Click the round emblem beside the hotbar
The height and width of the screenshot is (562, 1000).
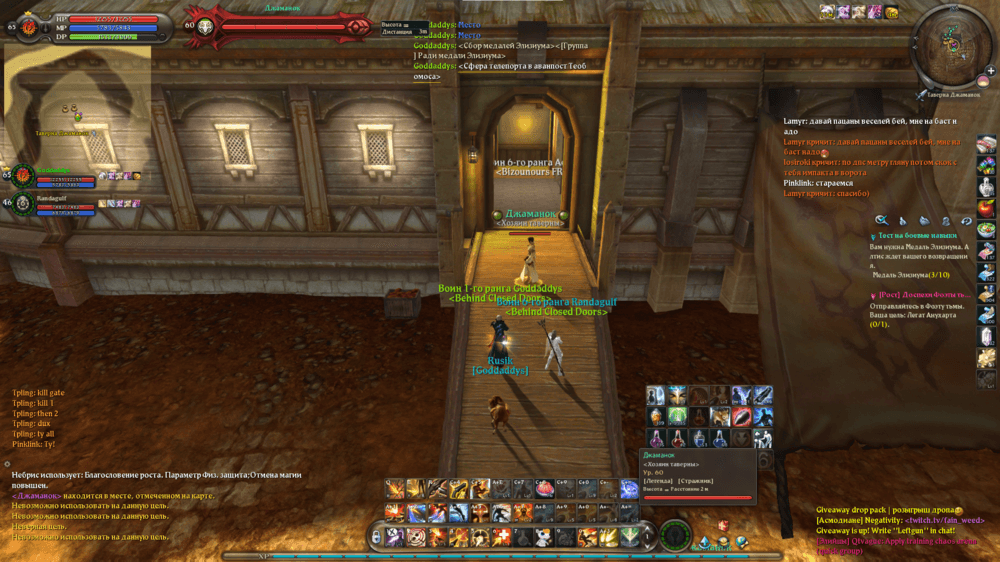pyautogui.click(x=676, y=535)
